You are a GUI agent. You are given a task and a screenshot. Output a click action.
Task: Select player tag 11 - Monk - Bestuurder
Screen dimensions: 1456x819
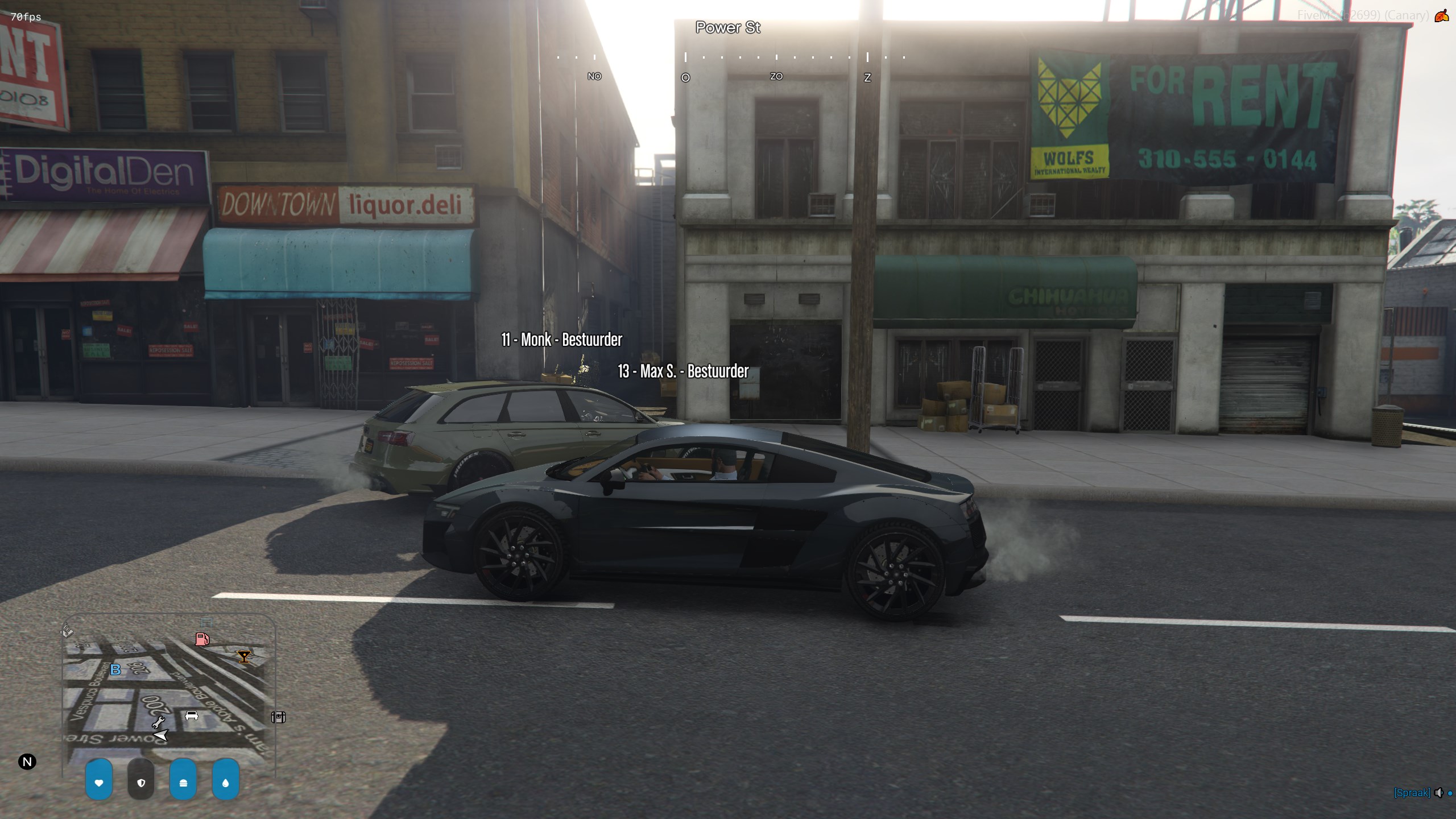tap(561, 340)
